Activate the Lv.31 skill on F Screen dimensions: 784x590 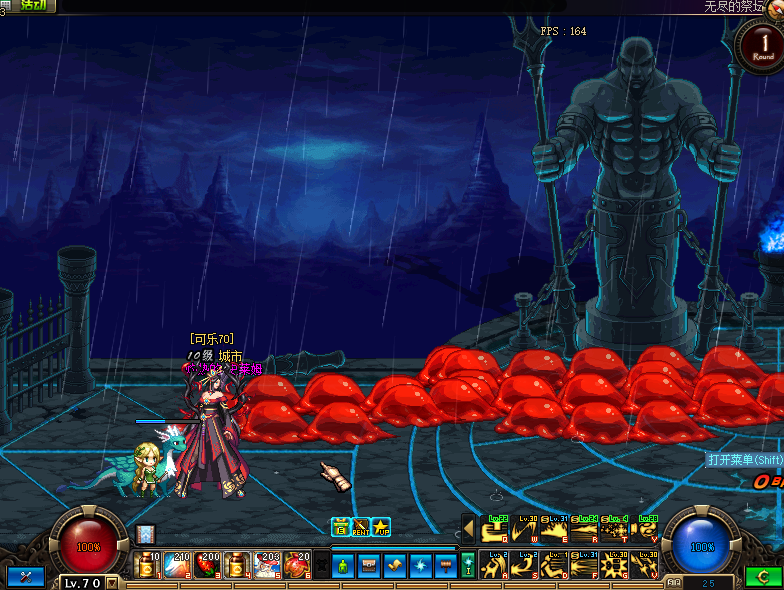tap(585, 565)
